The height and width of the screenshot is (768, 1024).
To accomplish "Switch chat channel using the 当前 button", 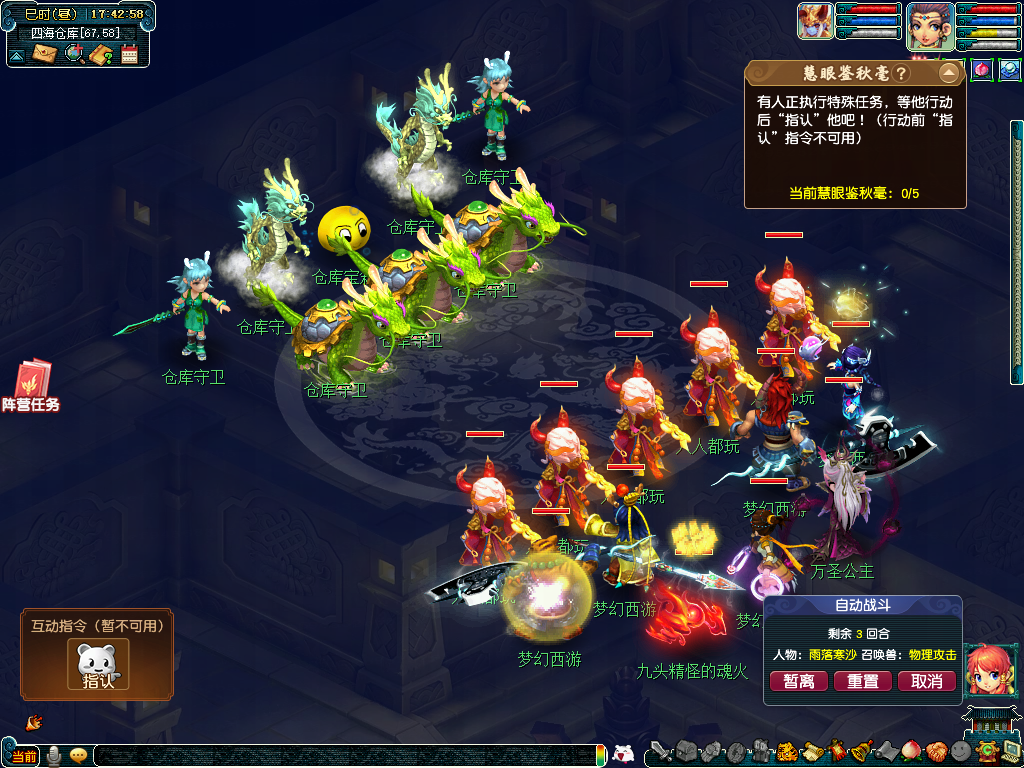I will [x=24, y=756].
